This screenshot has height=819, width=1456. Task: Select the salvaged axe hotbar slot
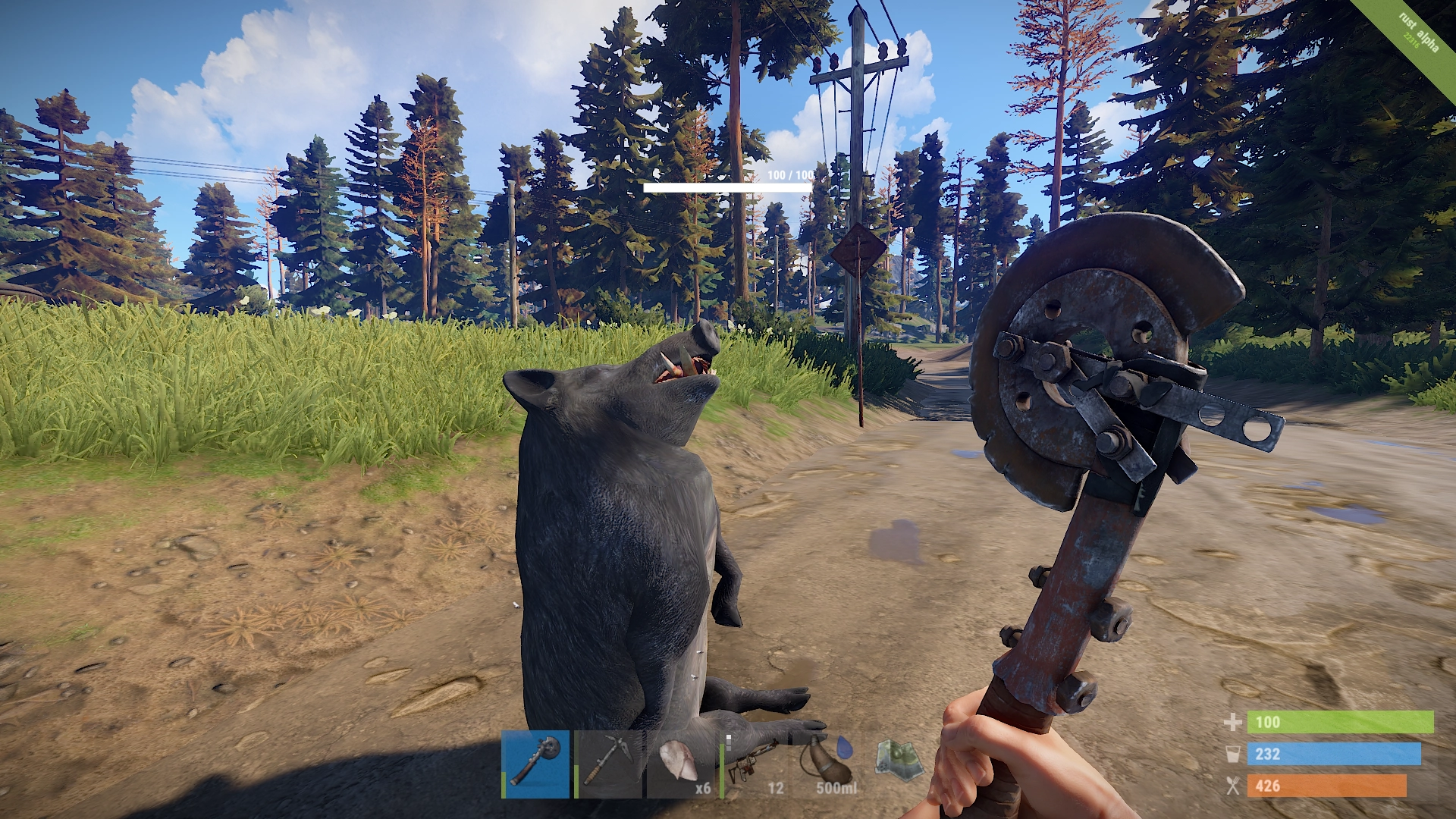pyautogui.click(x=535, y=764)
